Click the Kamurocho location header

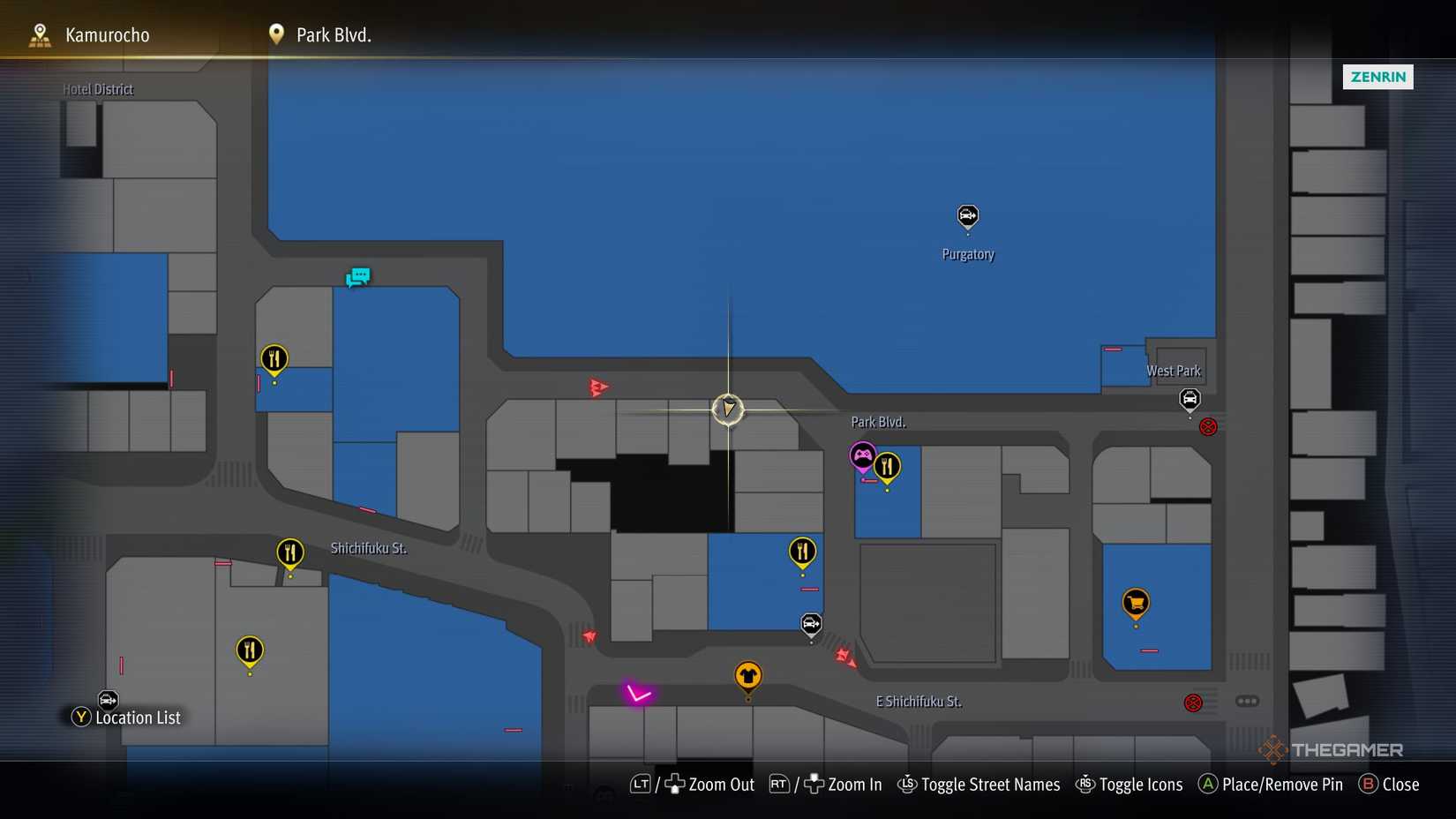point(106,34)
